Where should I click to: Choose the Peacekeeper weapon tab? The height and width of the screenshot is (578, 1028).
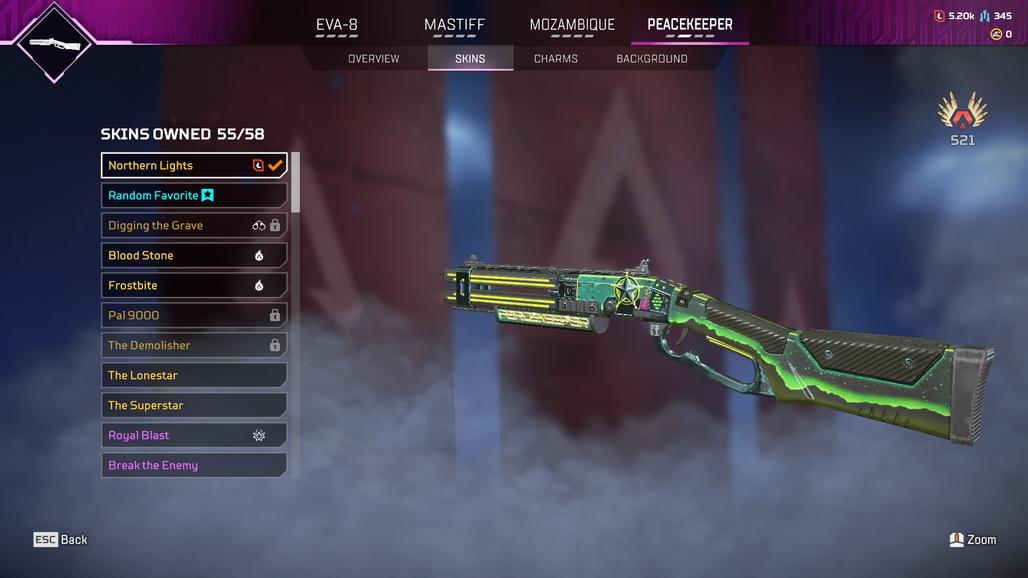click(689, 25)
